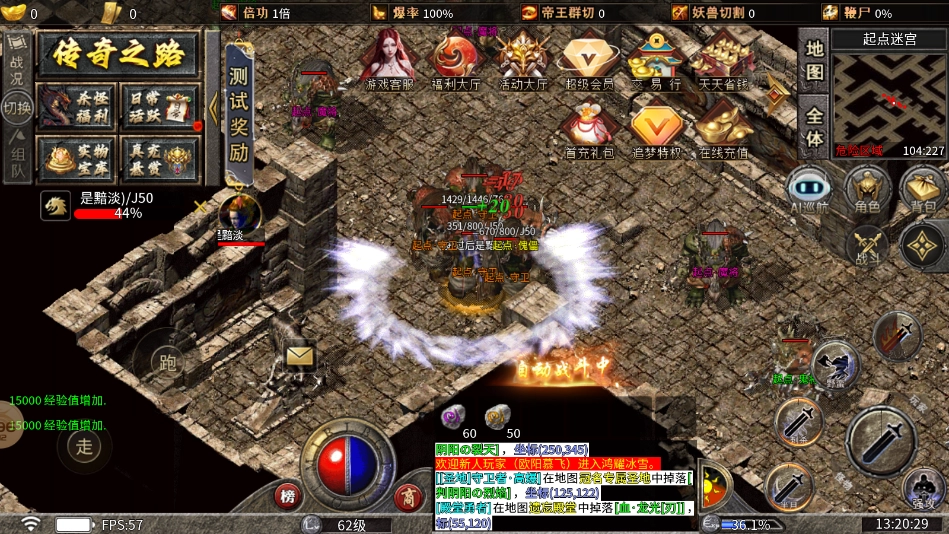The height and width of the screenshot is (534, 949).
Task: Claim the 首充礼包 first recharge gift
Action: tap(589, 130)
